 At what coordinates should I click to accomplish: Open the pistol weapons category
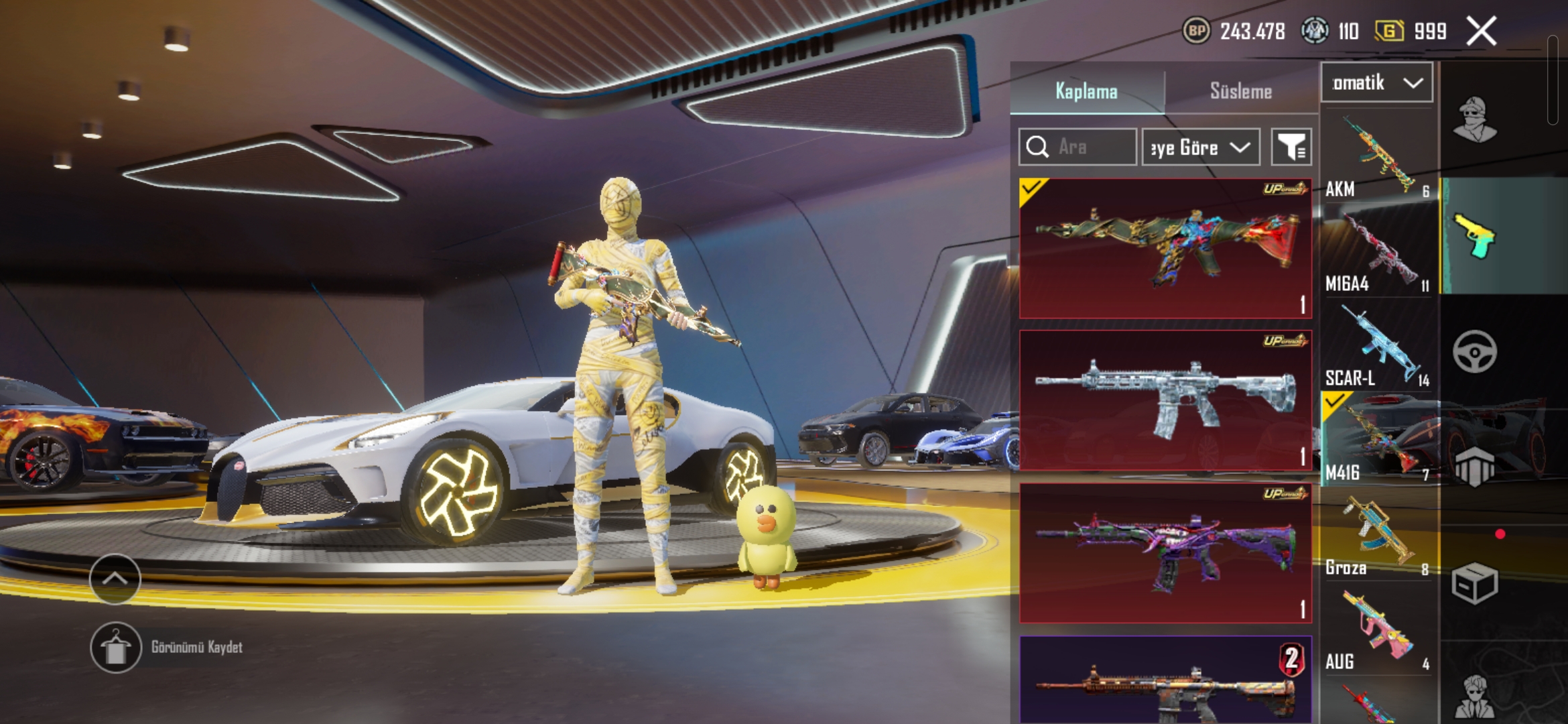point(1474,236)
